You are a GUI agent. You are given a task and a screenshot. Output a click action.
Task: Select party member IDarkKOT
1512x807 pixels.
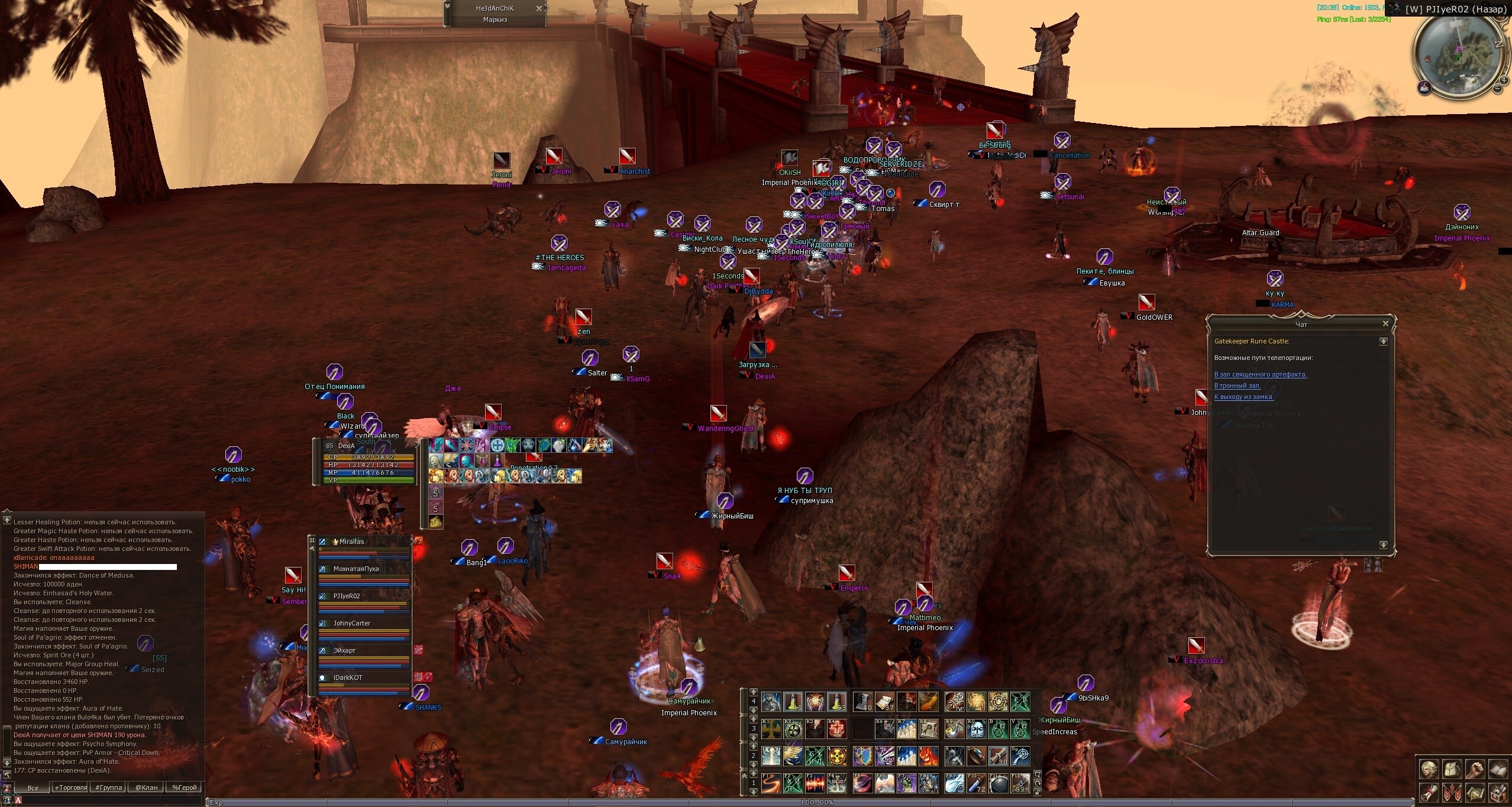coord(348,678)
